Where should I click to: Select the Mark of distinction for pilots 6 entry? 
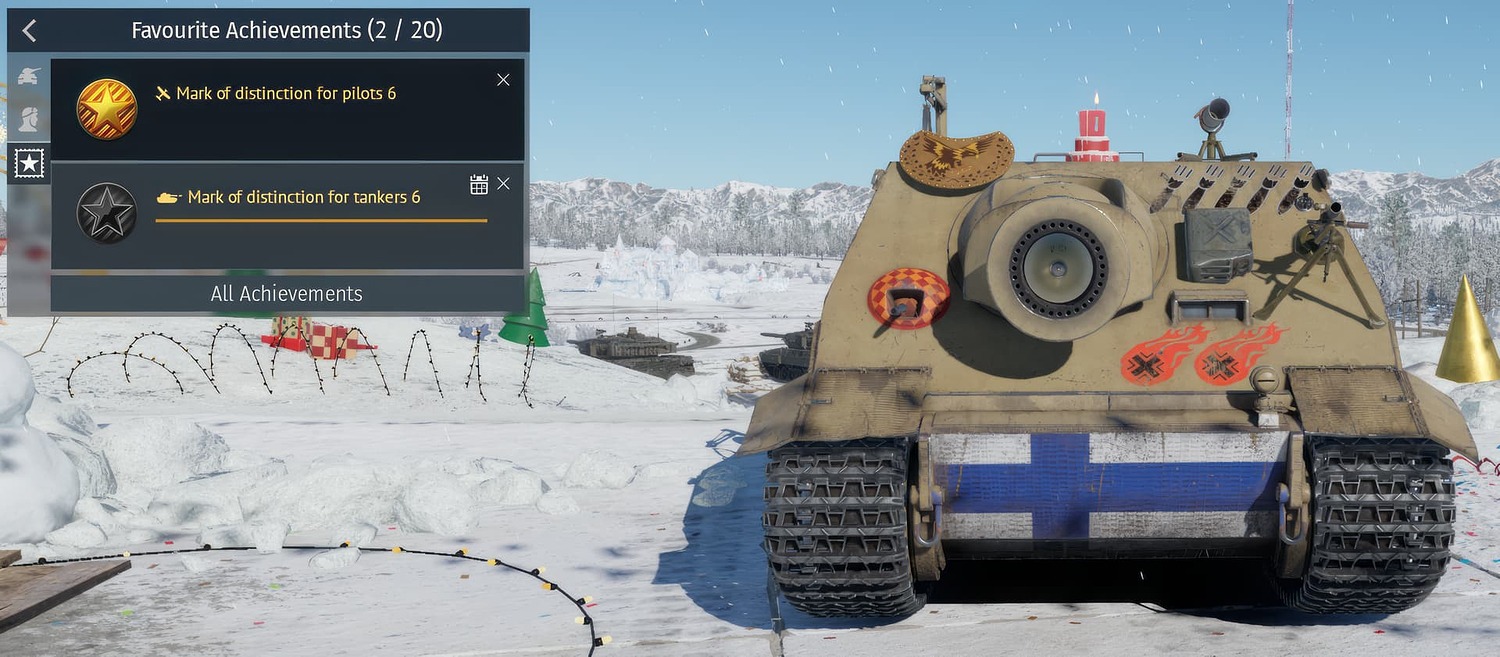point(286,94)
